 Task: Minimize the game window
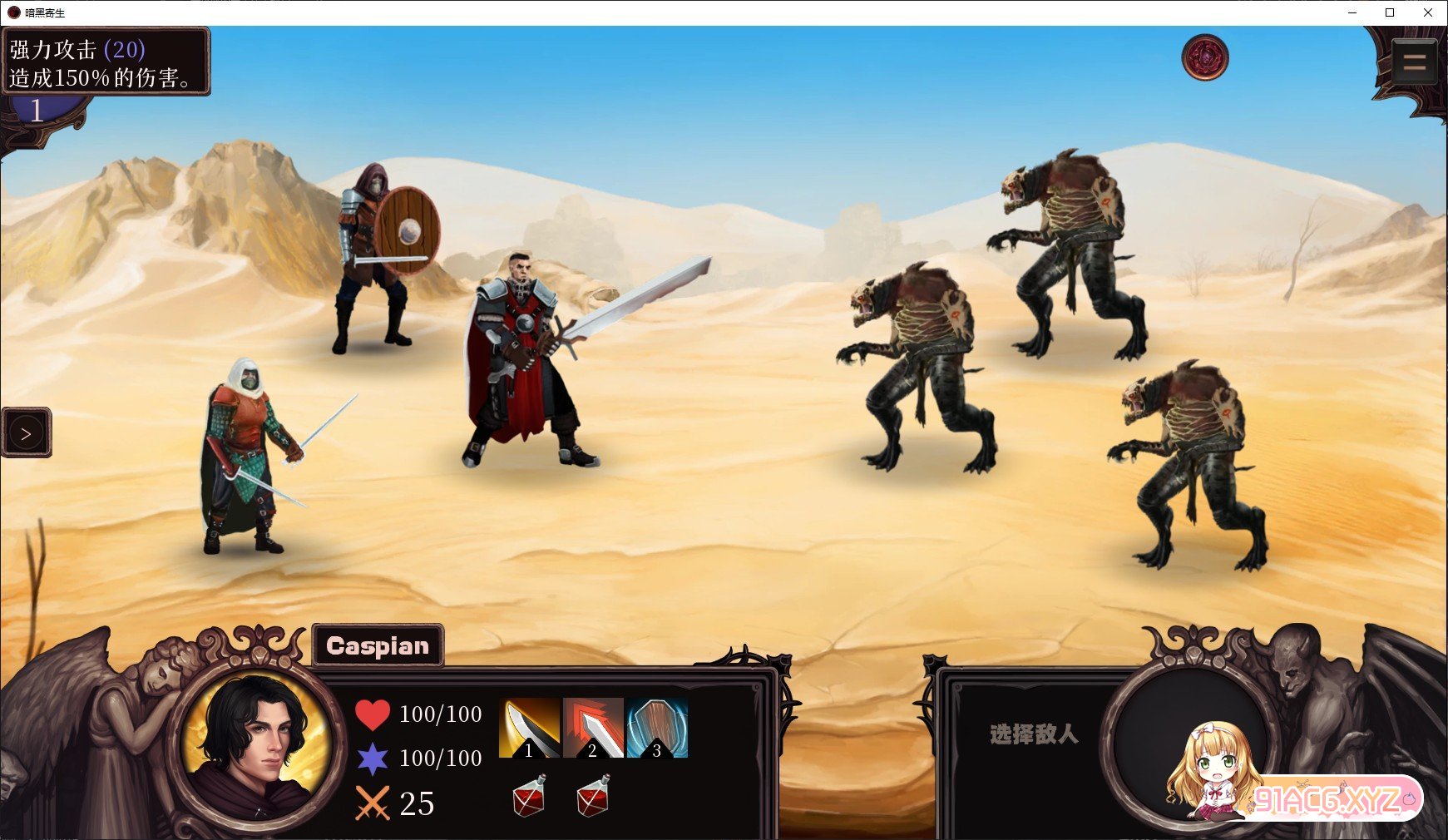click(x=1352, y=12)
